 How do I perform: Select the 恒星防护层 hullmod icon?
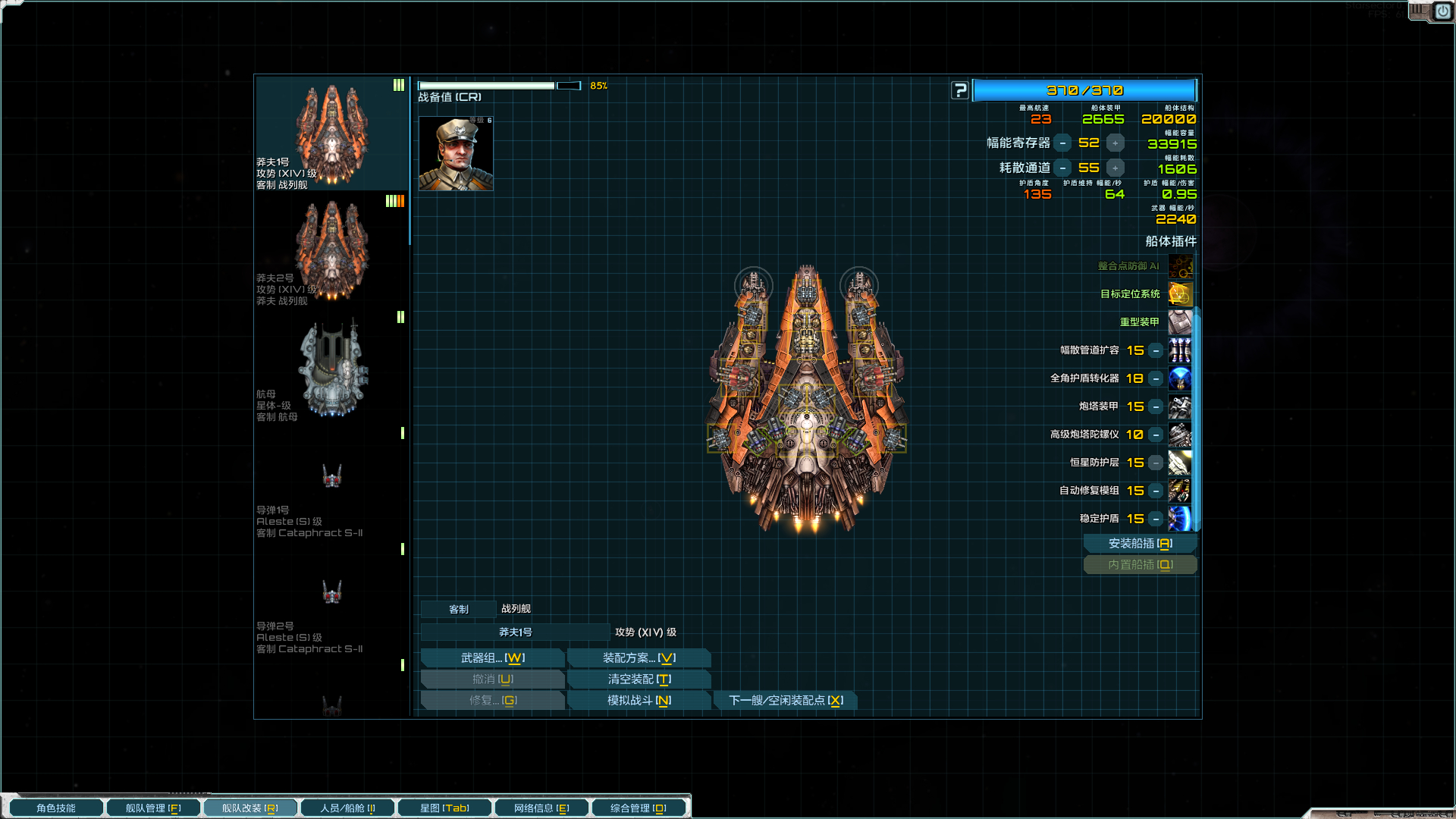[1180, 463]
